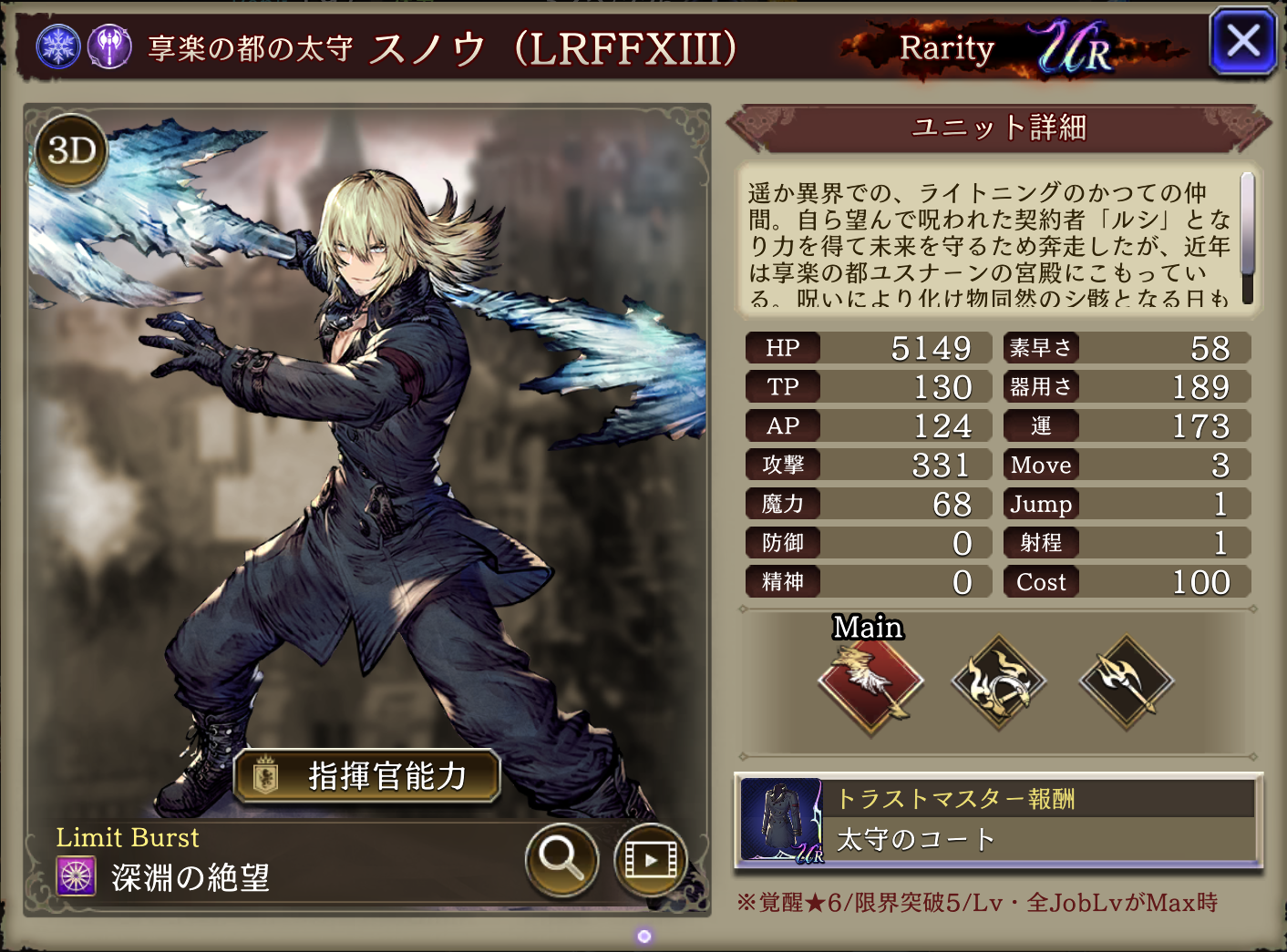The width and height of the screenshot is (1287, 952).
Task: Tap the 深淵の絶望 Limit Burst icon
Action: pyautogui.click(x=77, y=876)
